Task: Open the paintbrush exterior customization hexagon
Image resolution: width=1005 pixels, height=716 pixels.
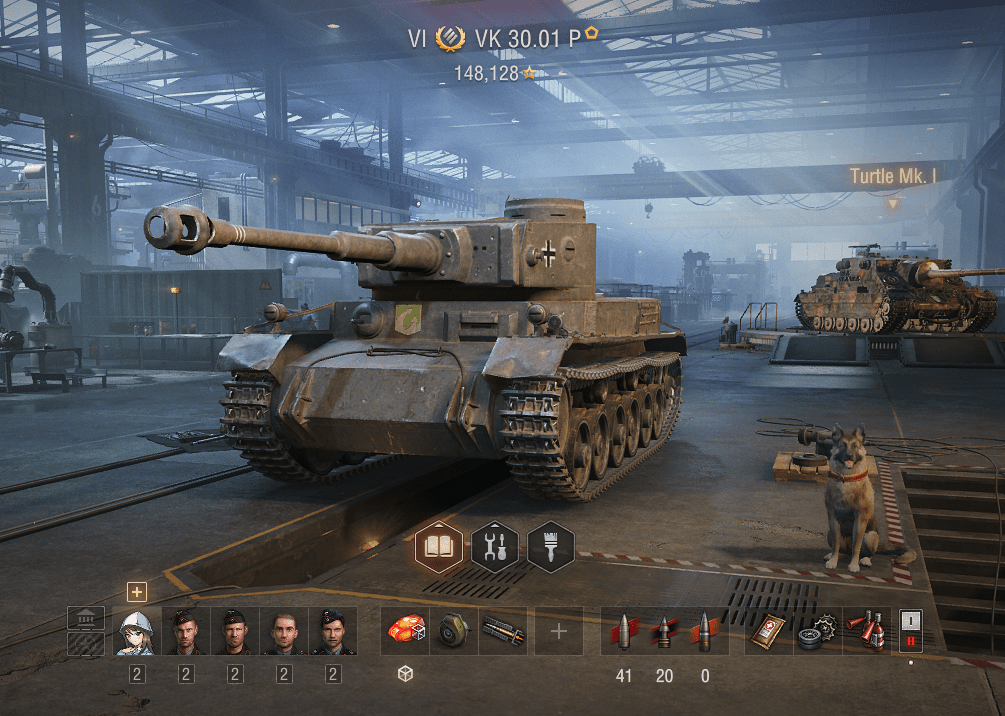Action: tap(551, 546)
